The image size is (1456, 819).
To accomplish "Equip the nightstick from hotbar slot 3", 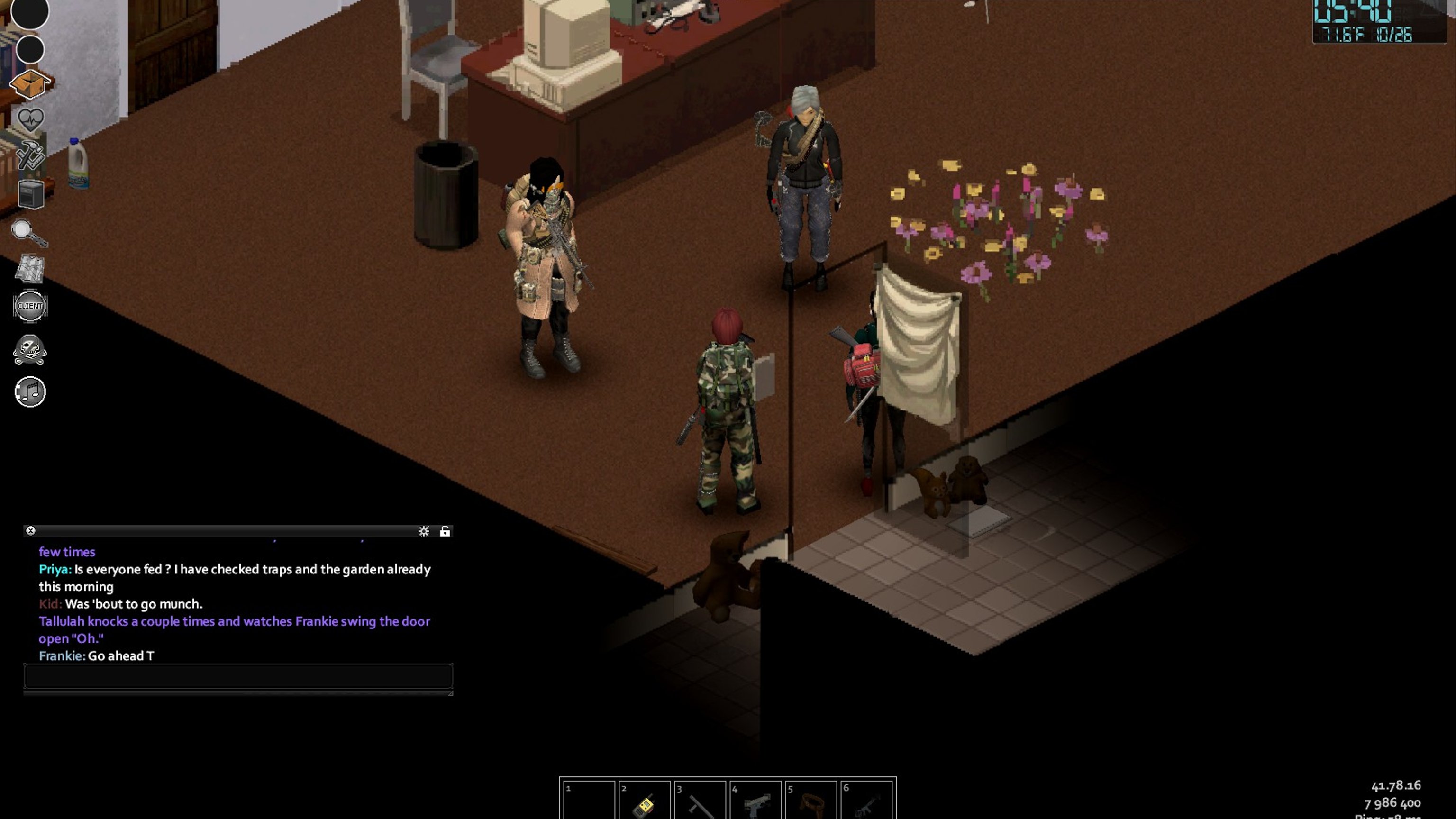I will [700, 802].
